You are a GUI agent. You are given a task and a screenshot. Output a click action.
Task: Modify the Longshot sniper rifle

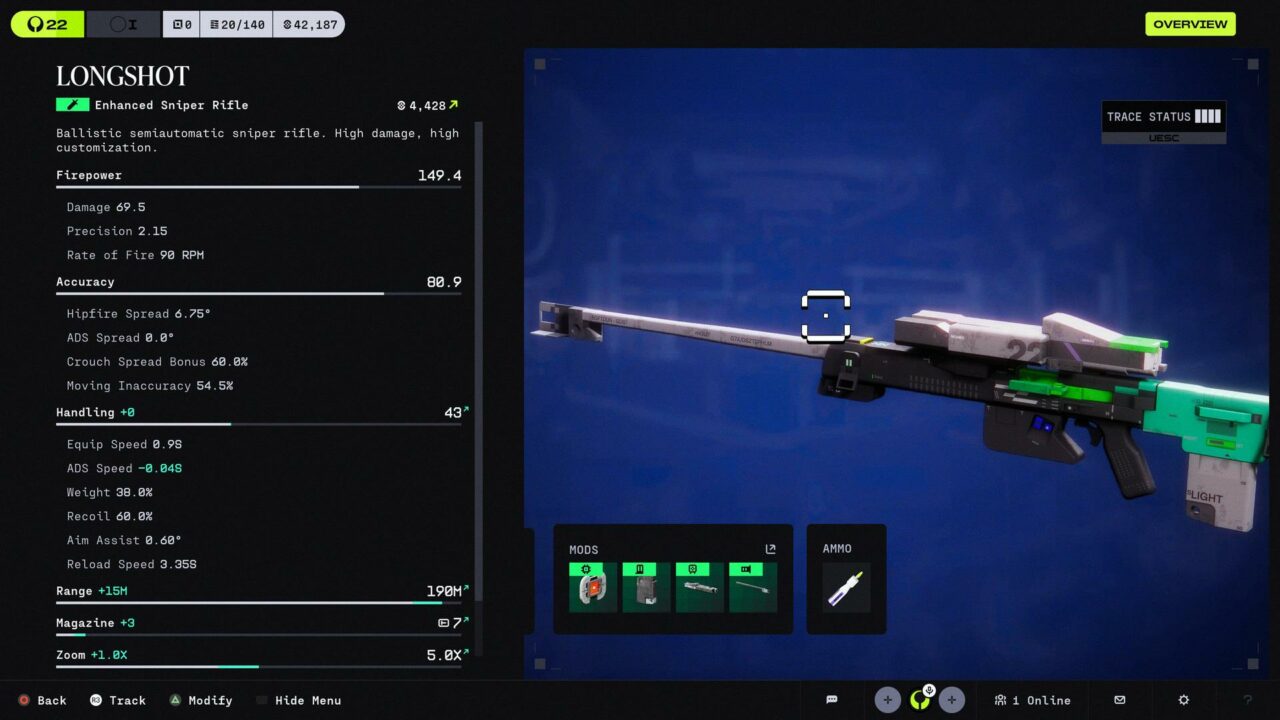click(200, 700)
